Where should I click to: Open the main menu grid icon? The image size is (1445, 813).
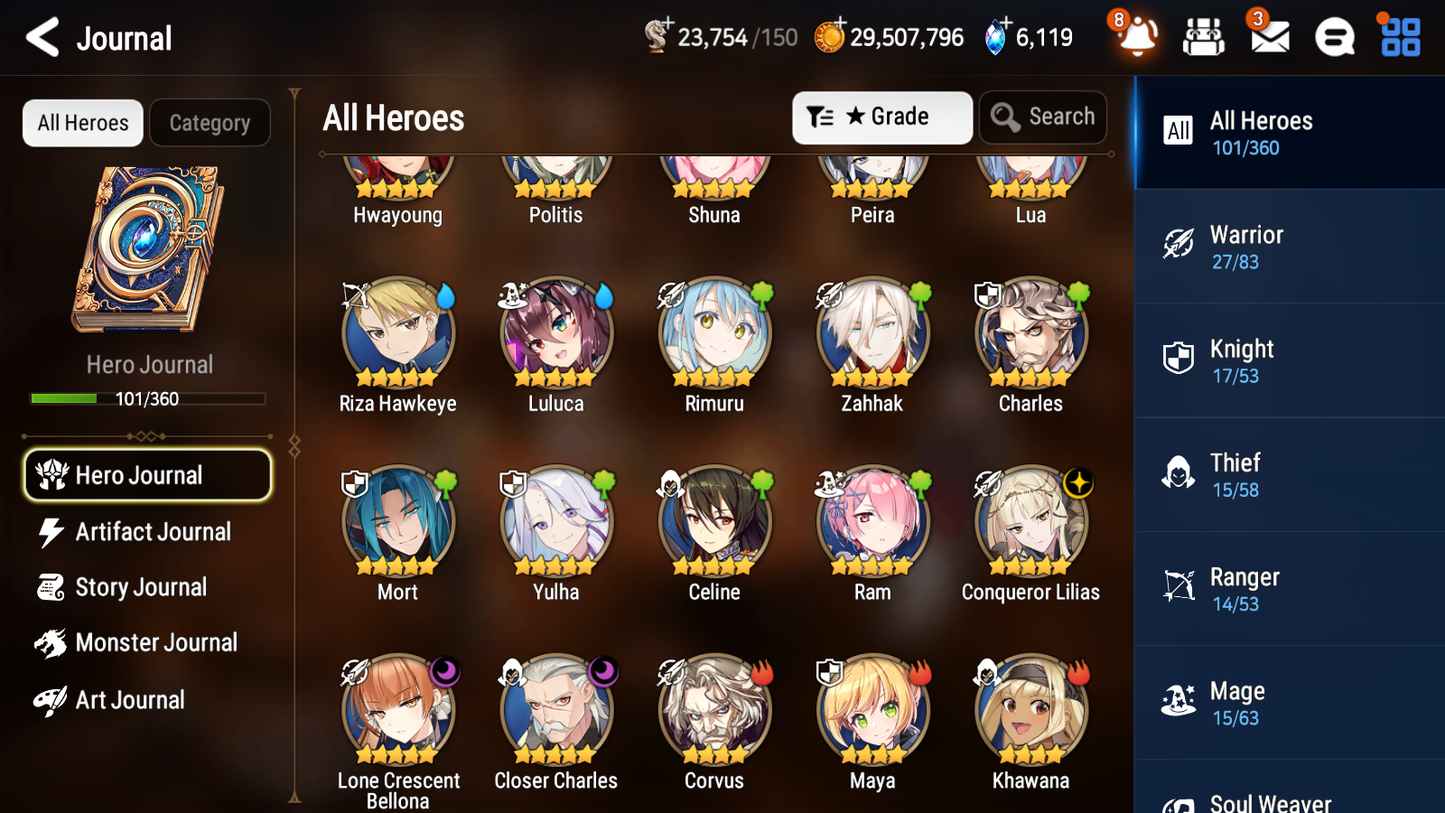[x=1399, y=37]
